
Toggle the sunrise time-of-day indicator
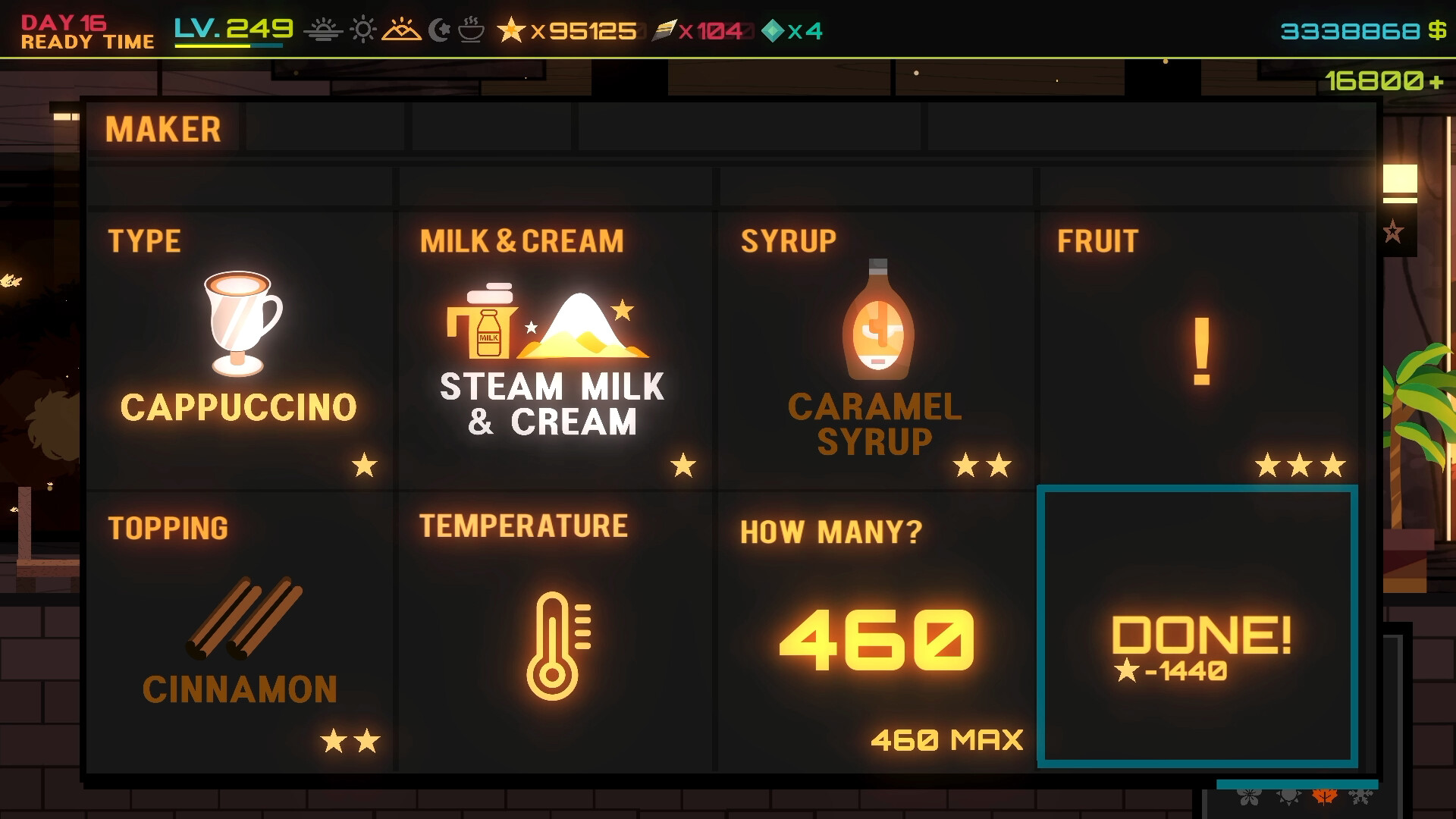pos(323,31)
